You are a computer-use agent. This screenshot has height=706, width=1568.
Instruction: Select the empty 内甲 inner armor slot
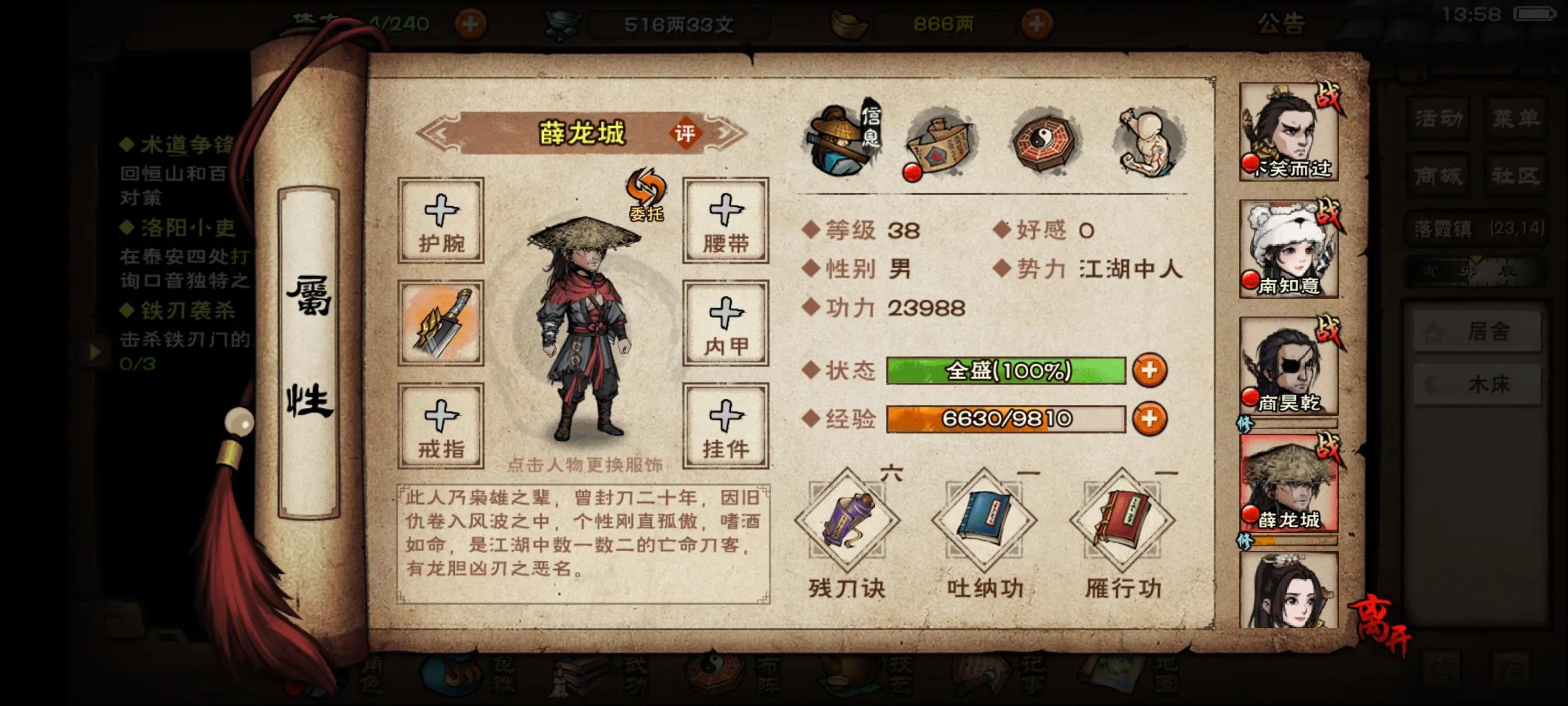726,323
